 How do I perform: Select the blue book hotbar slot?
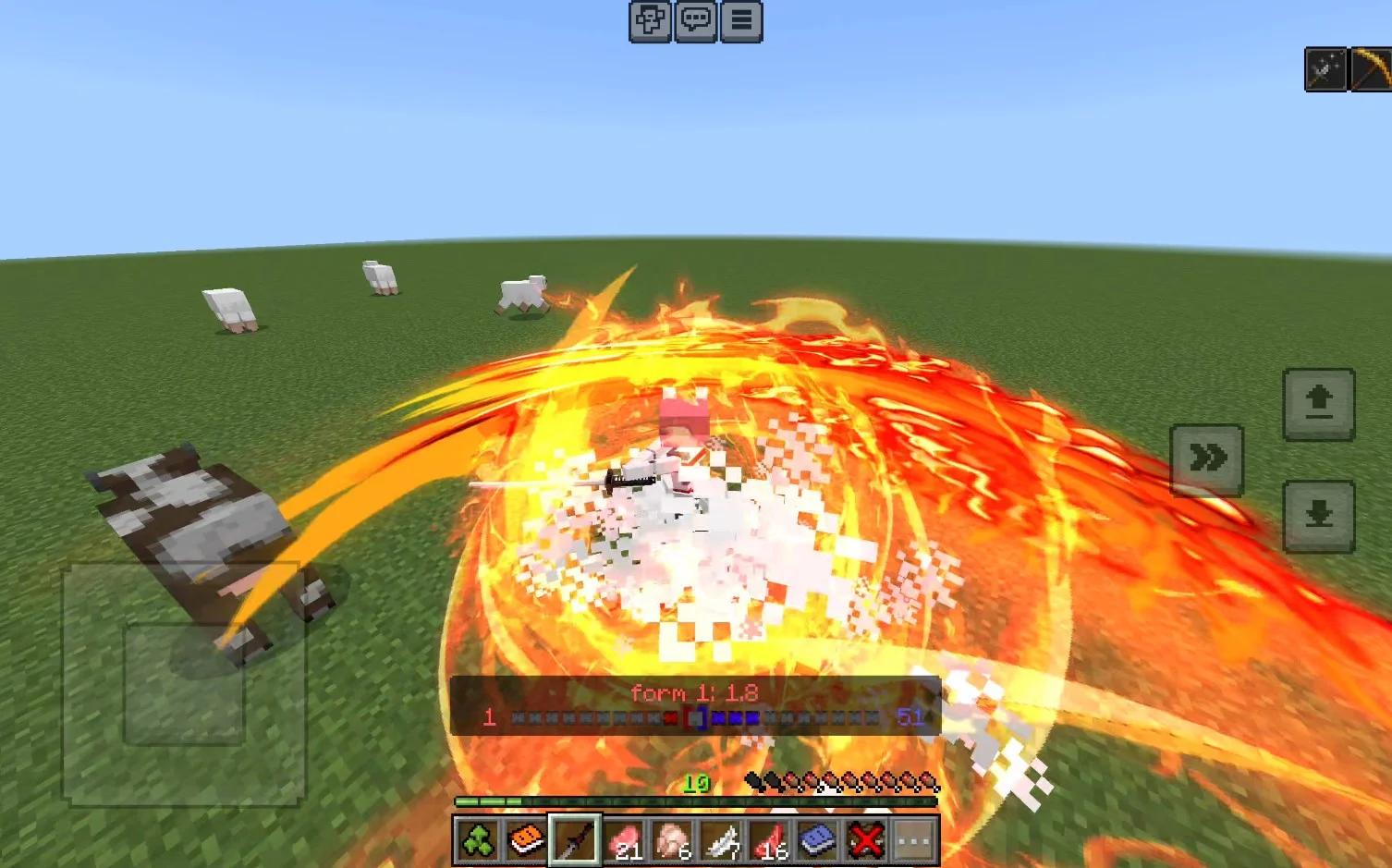click(817, 841)
